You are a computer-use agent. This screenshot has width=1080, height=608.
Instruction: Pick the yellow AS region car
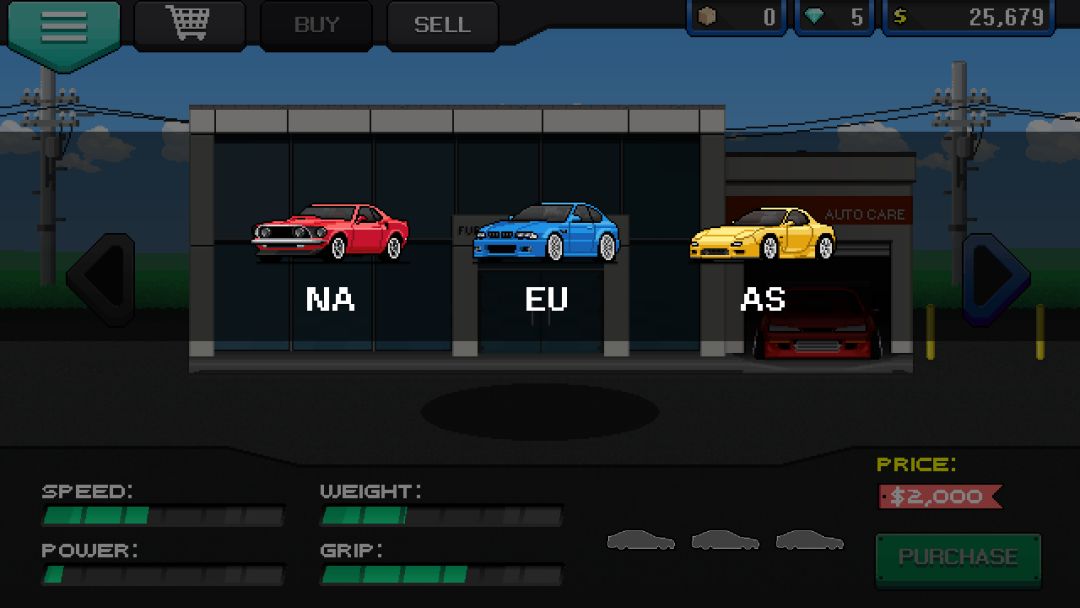(x=762, y=234)
